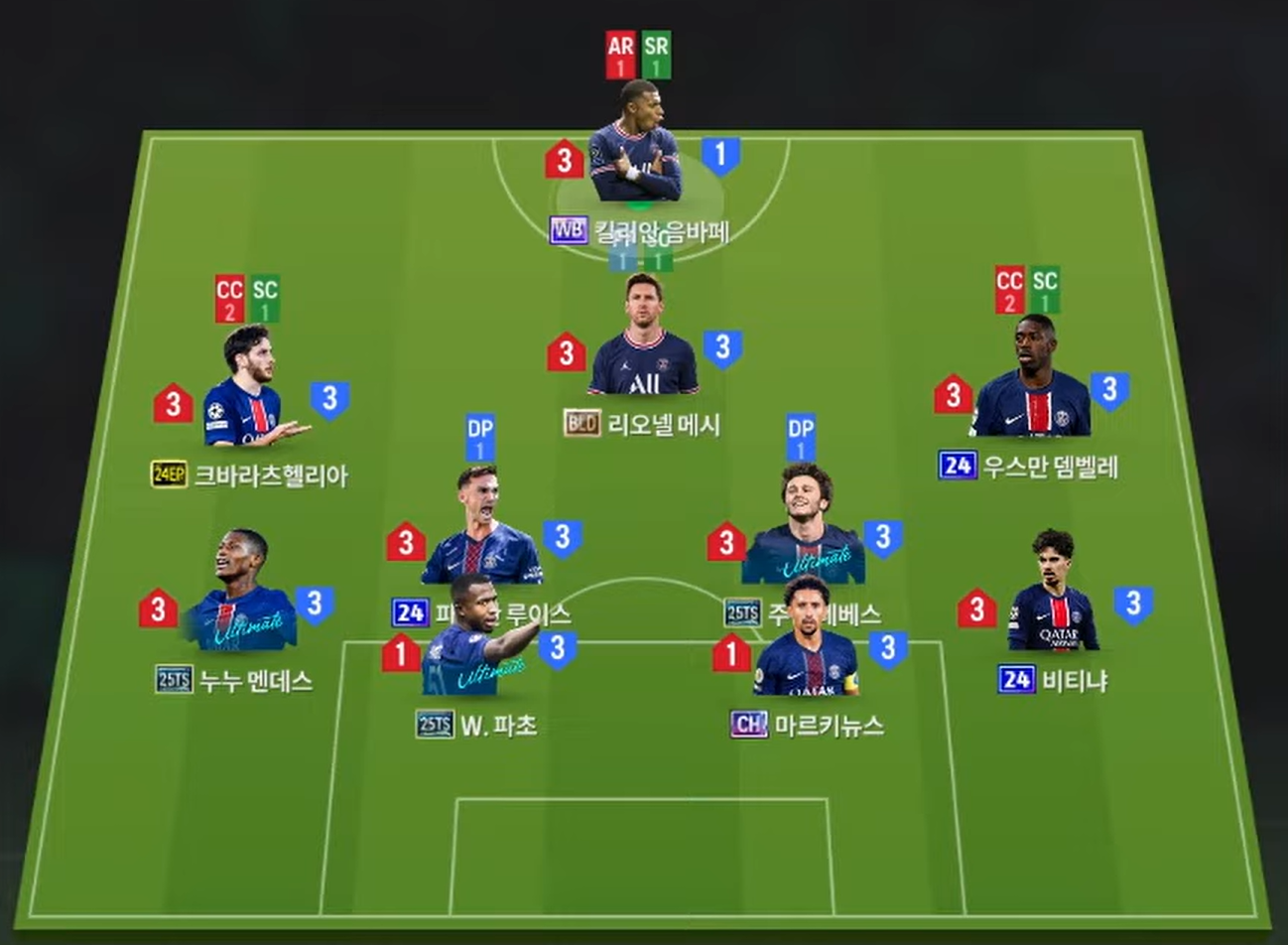
Task: Pick Ousmane Dembélé on the right wing
Action: point(1031,381)
